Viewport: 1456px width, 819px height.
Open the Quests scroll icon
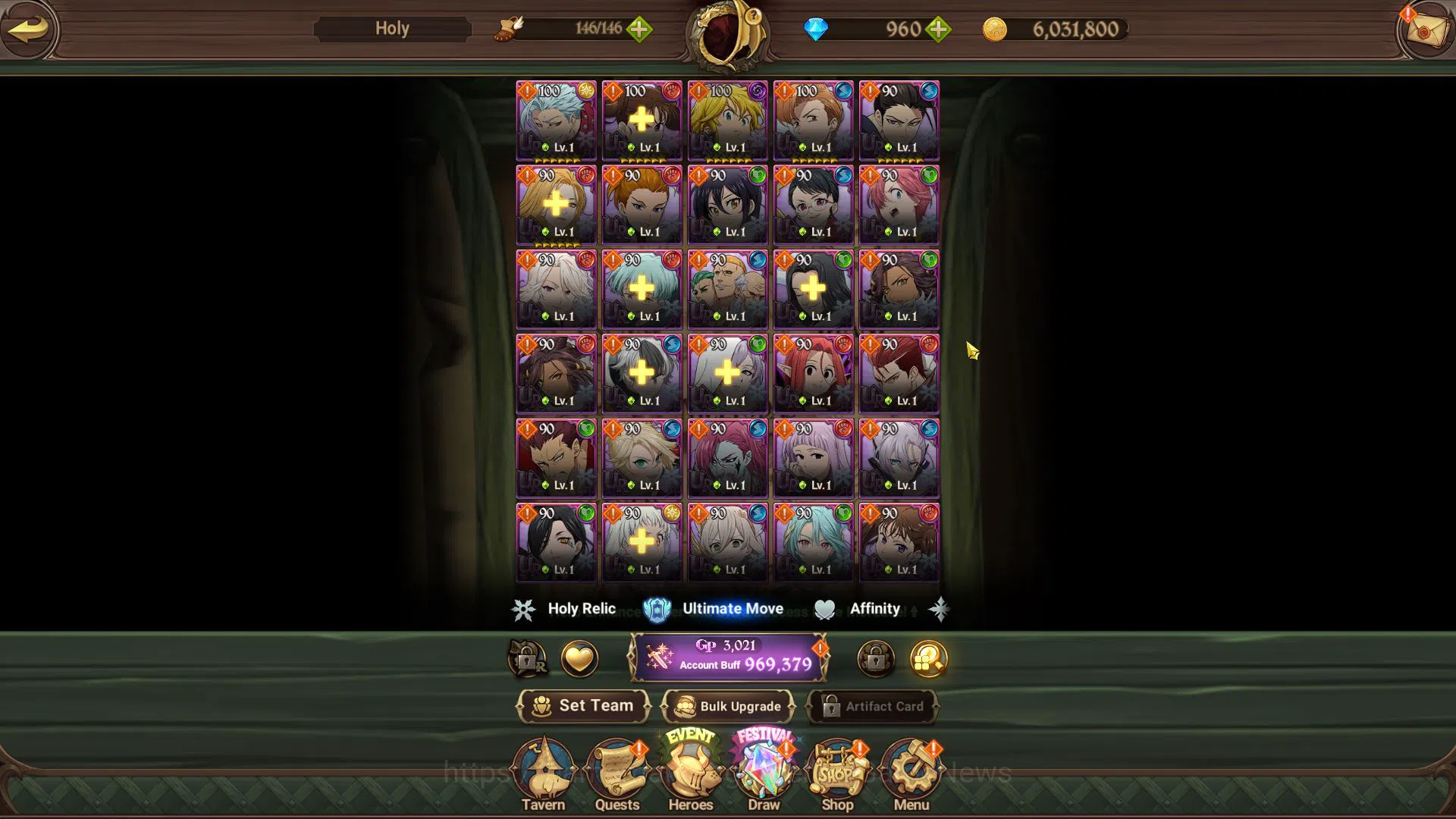tap(618, 767)
